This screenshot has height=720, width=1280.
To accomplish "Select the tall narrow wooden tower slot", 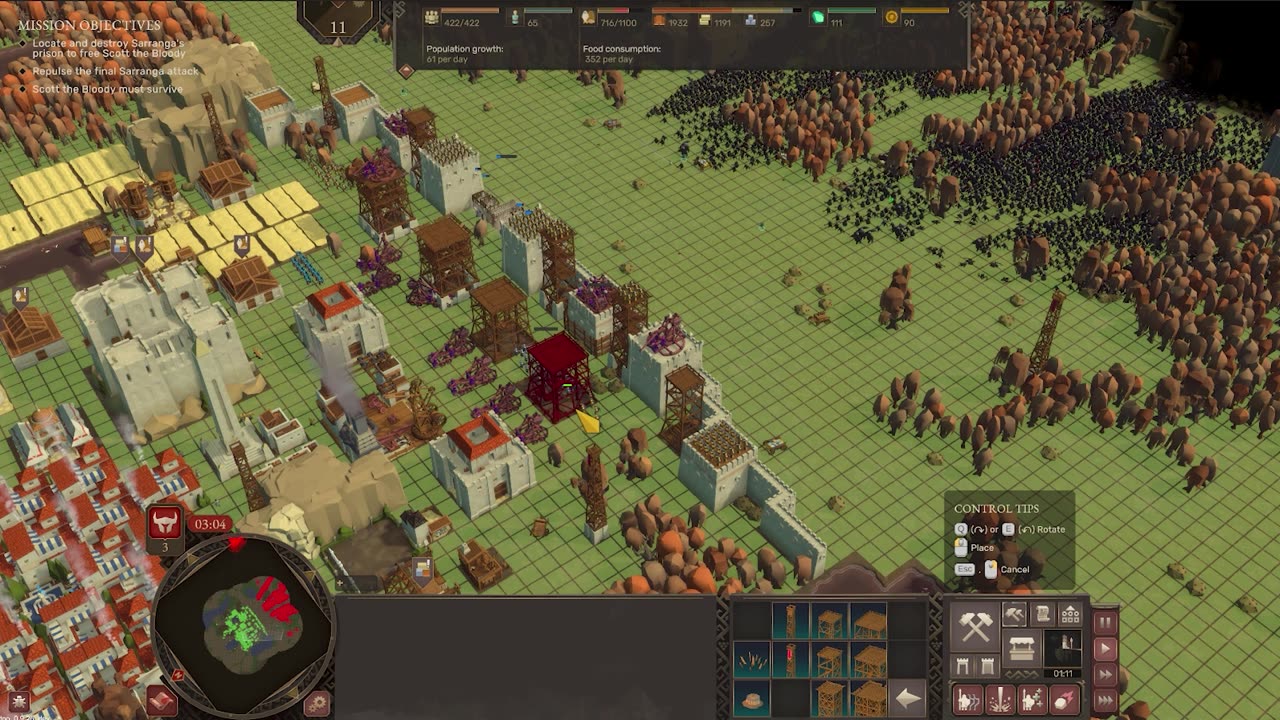I will coord(790,622).
